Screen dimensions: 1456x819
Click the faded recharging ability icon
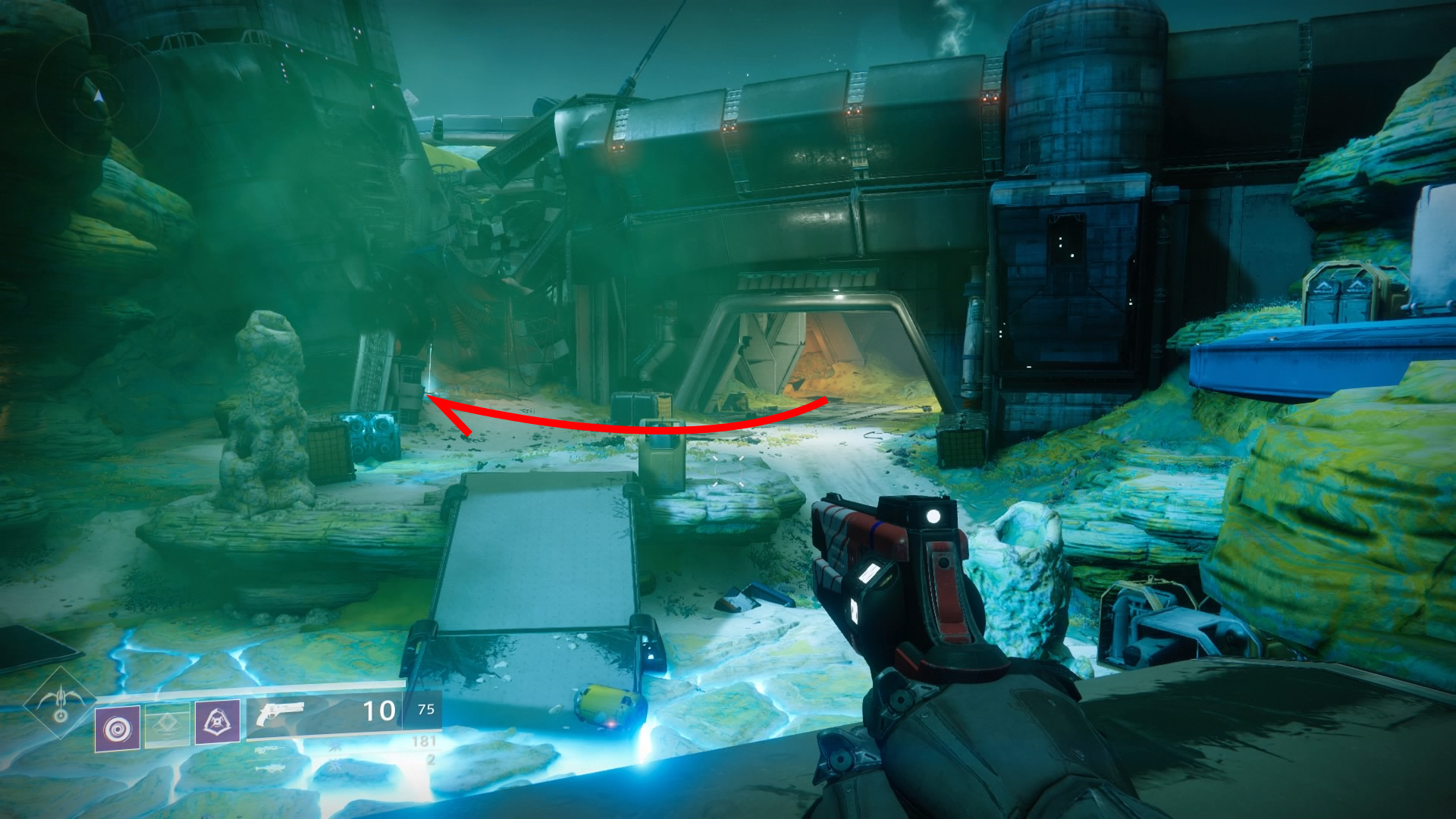click(x=168, y=726)
